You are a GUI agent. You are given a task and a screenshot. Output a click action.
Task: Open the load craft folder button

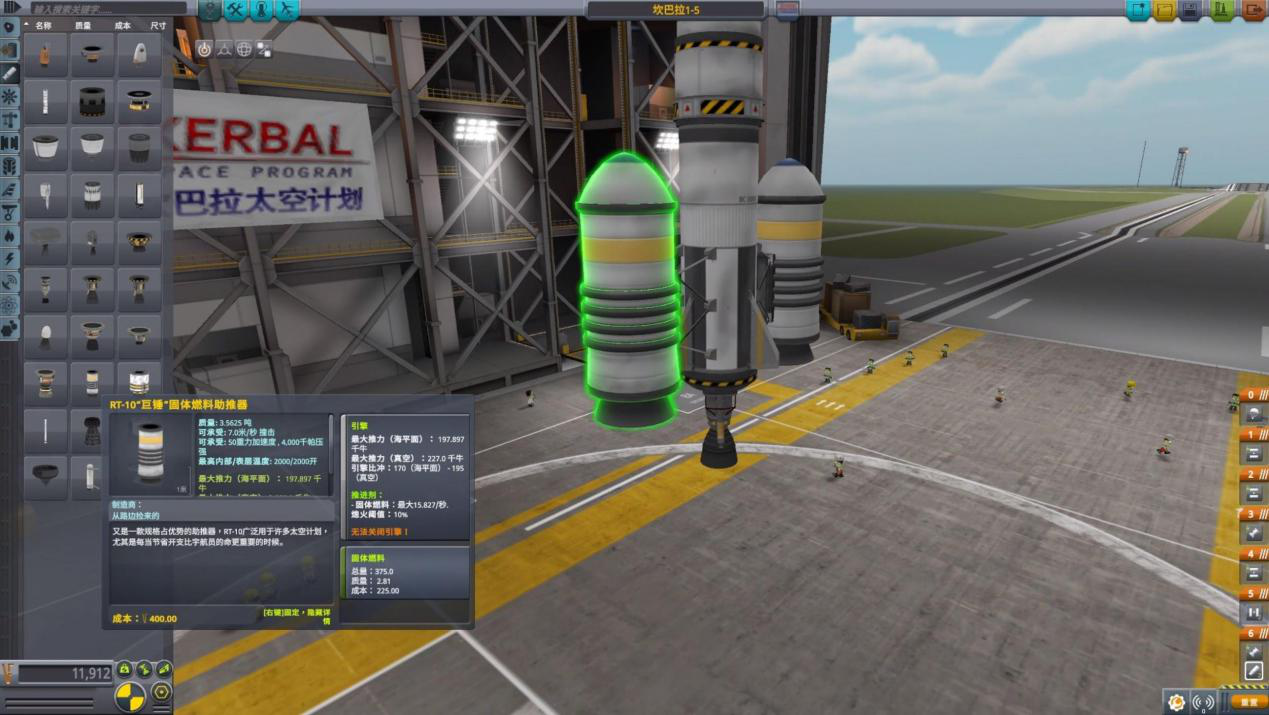tap(1164, 10)
